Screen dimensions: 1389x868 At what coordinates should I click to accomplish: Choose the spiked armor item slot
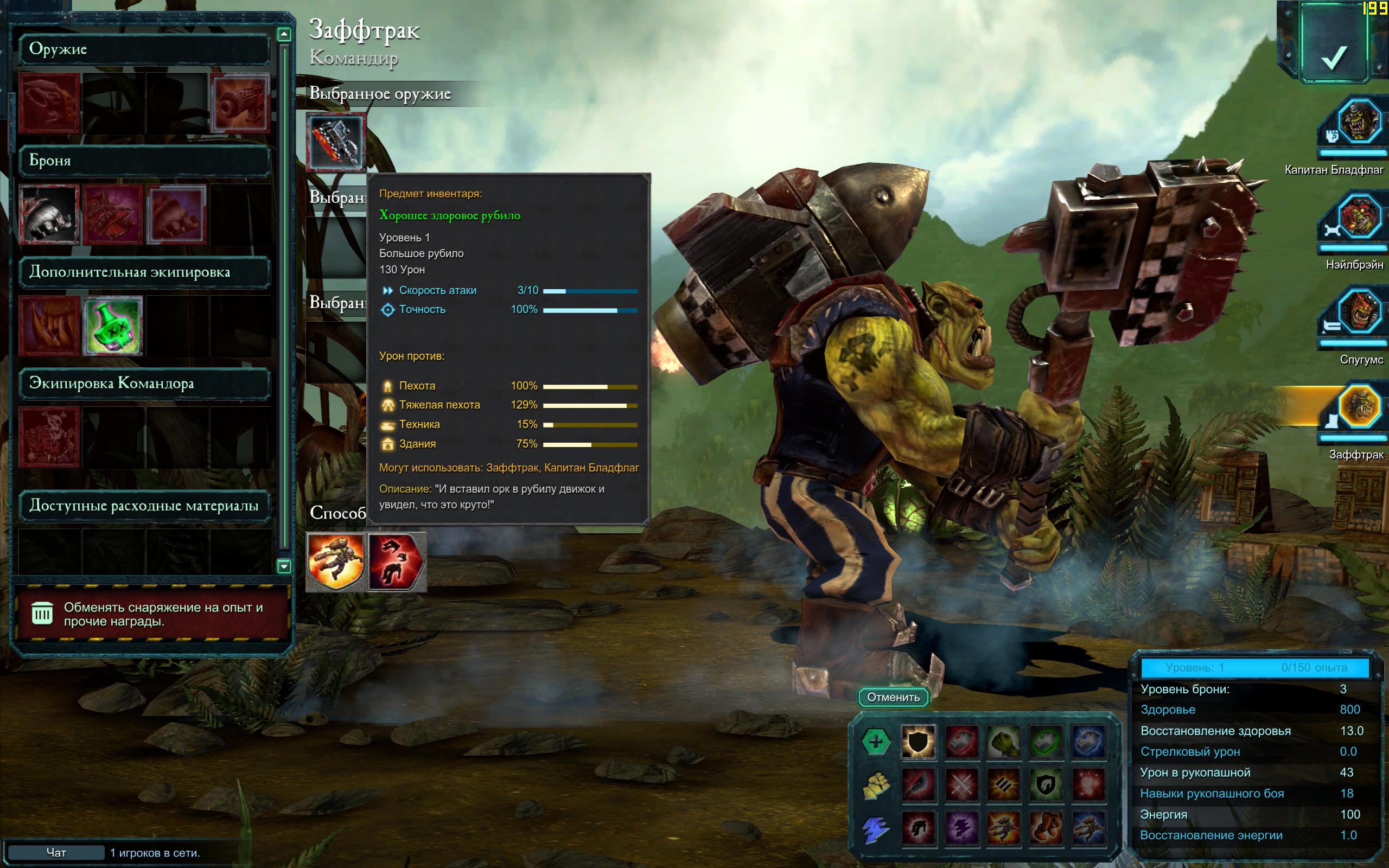[49, 215]
